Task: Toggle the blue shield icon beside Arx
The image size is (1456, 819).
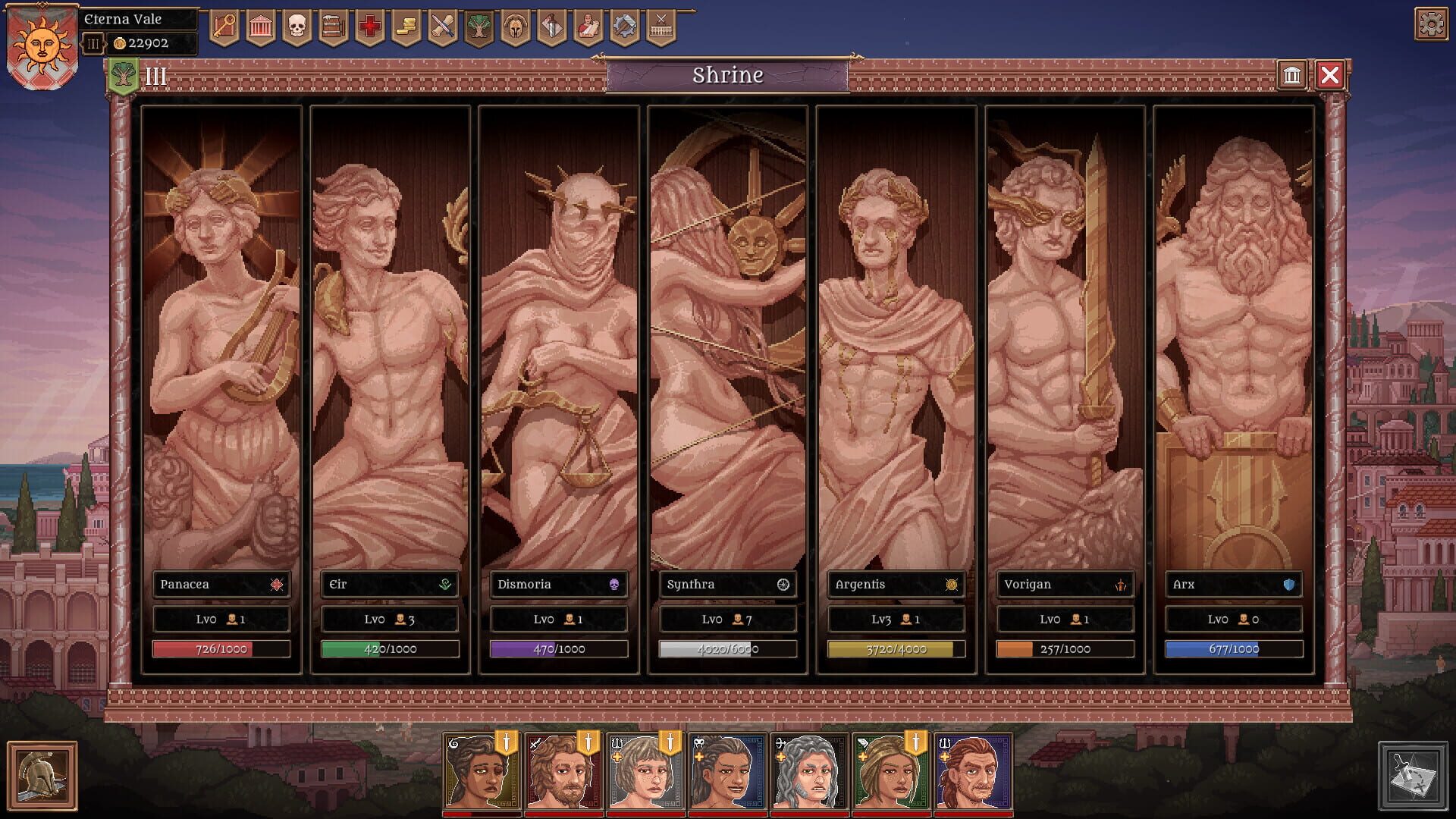Action: point(1288,585)
